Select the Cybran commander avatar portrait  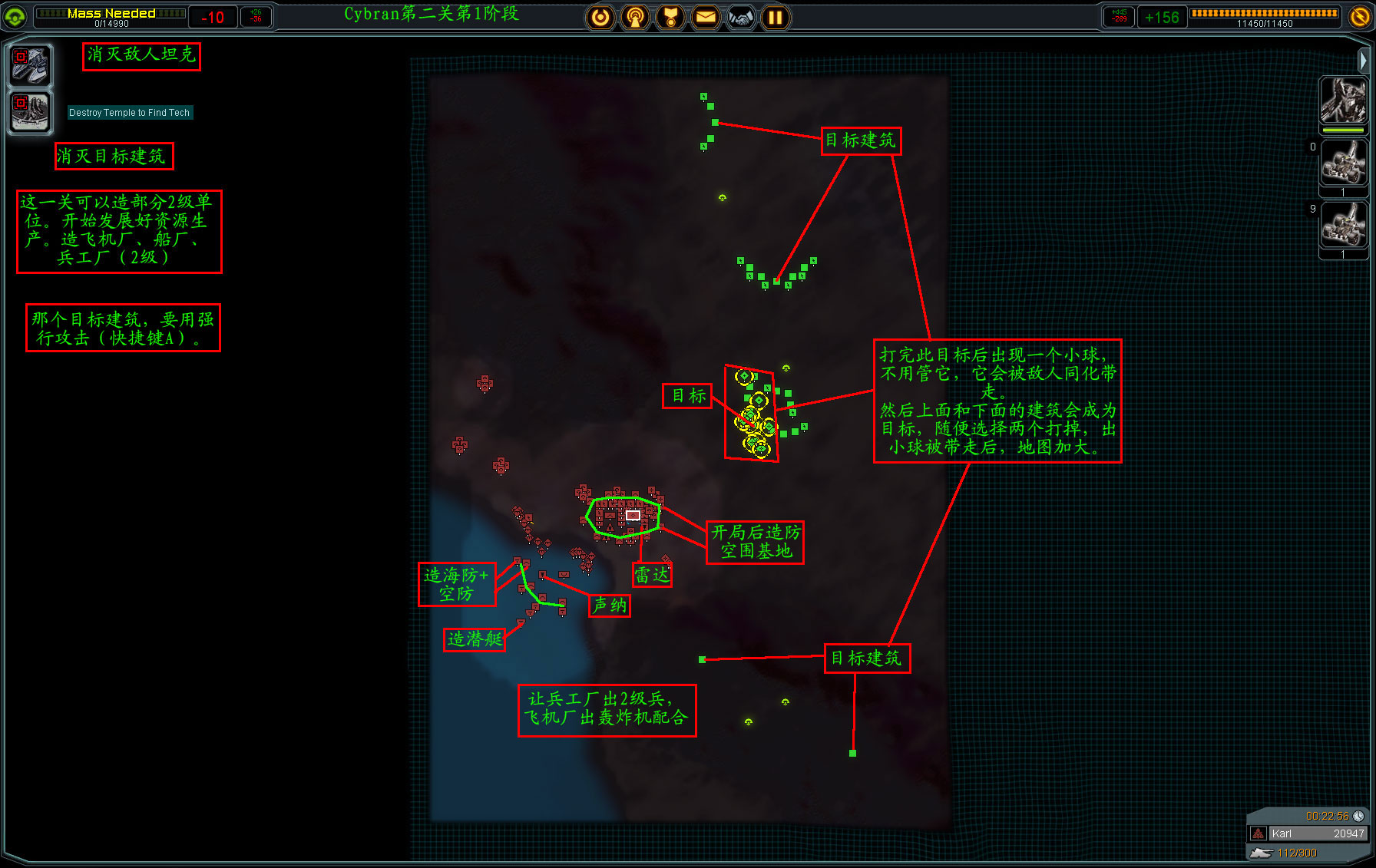tap(1343, 101)
